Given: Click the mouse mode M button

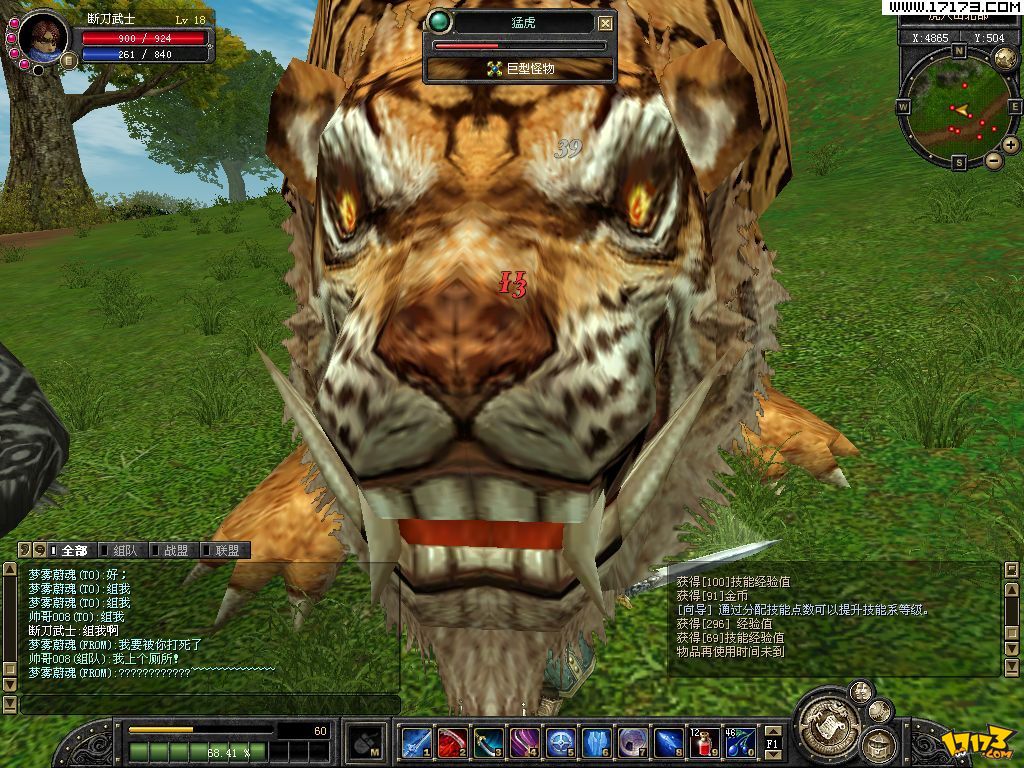Looking at the screenshot, I should (x=363, y=743).
